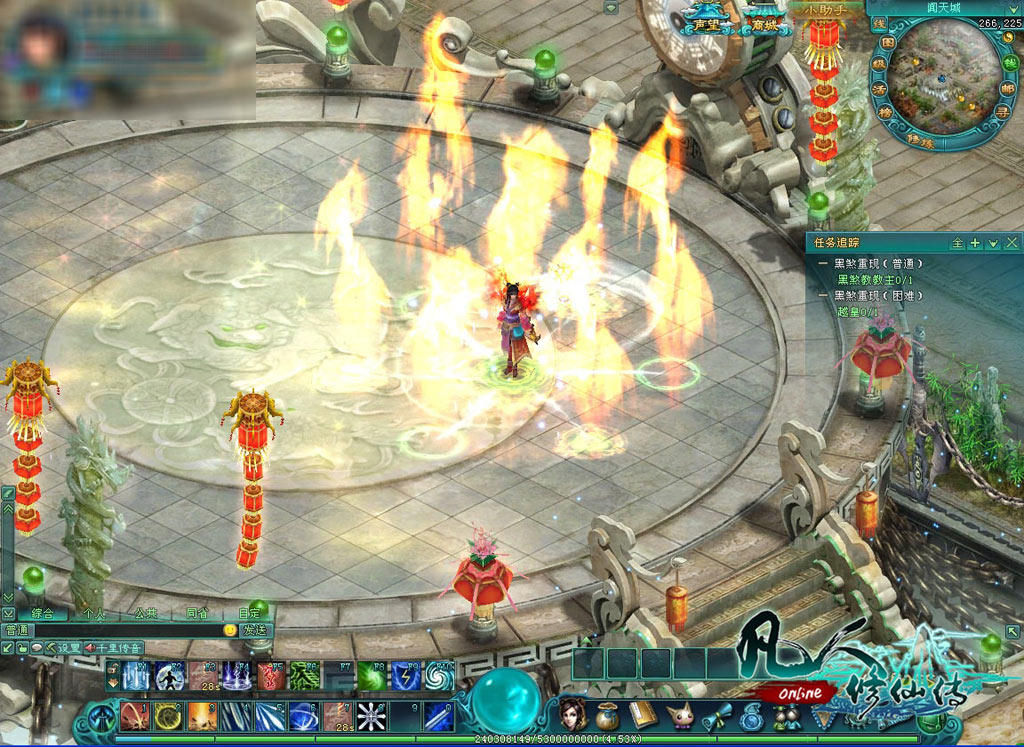The height and width of the screenshot is (747, 1024).
Task: Click the plus button in quest tracker header
Action: tap(975, 243)
